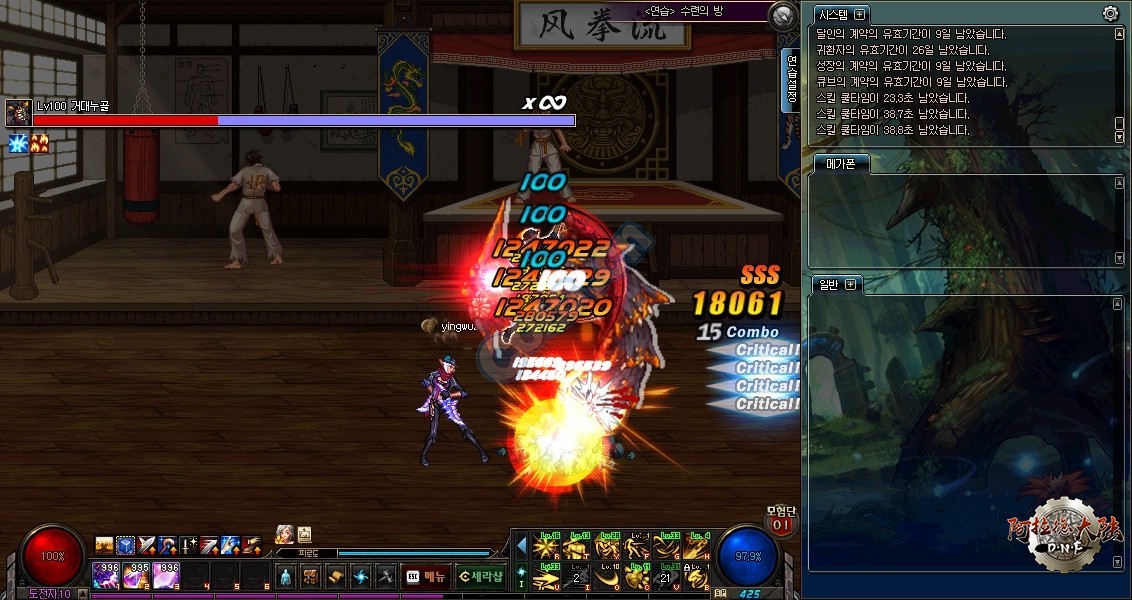Open the chat settings gear
The width and height of the screenshot is (1132, 600).
1110,13
